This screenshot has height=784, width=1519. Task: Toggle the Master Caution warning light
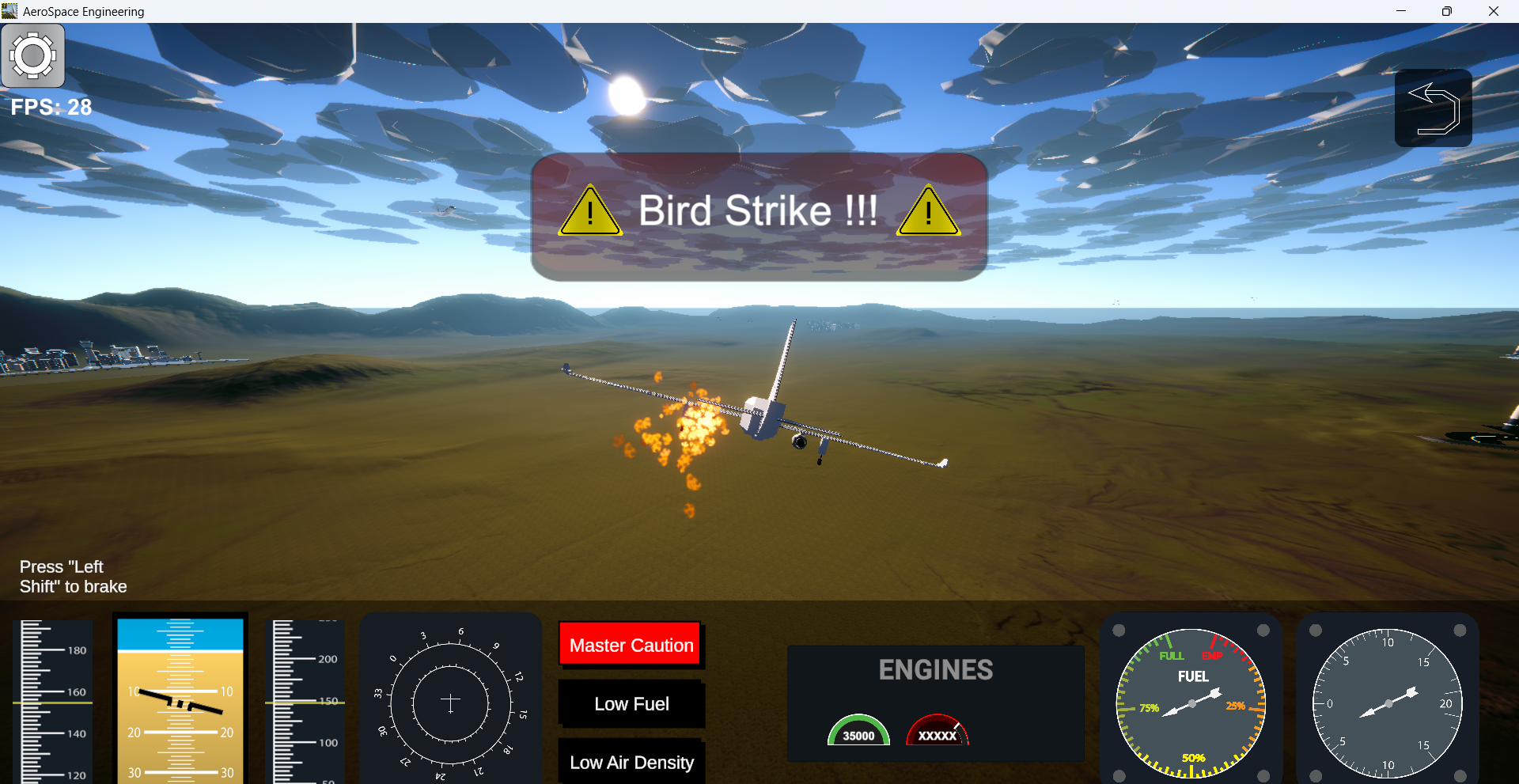tap(630, 644)
